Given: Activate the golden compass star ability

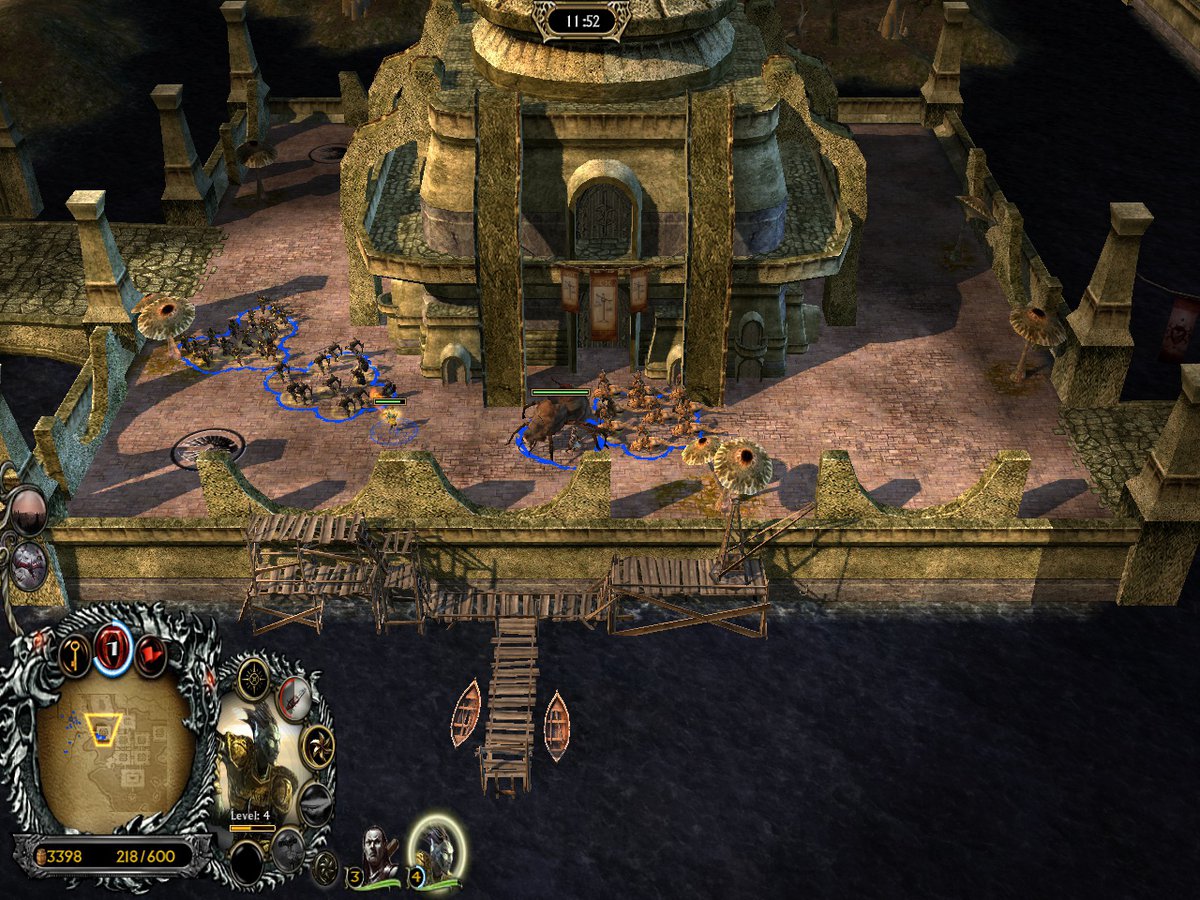Looking at the screenshot, I should (252, 679).
